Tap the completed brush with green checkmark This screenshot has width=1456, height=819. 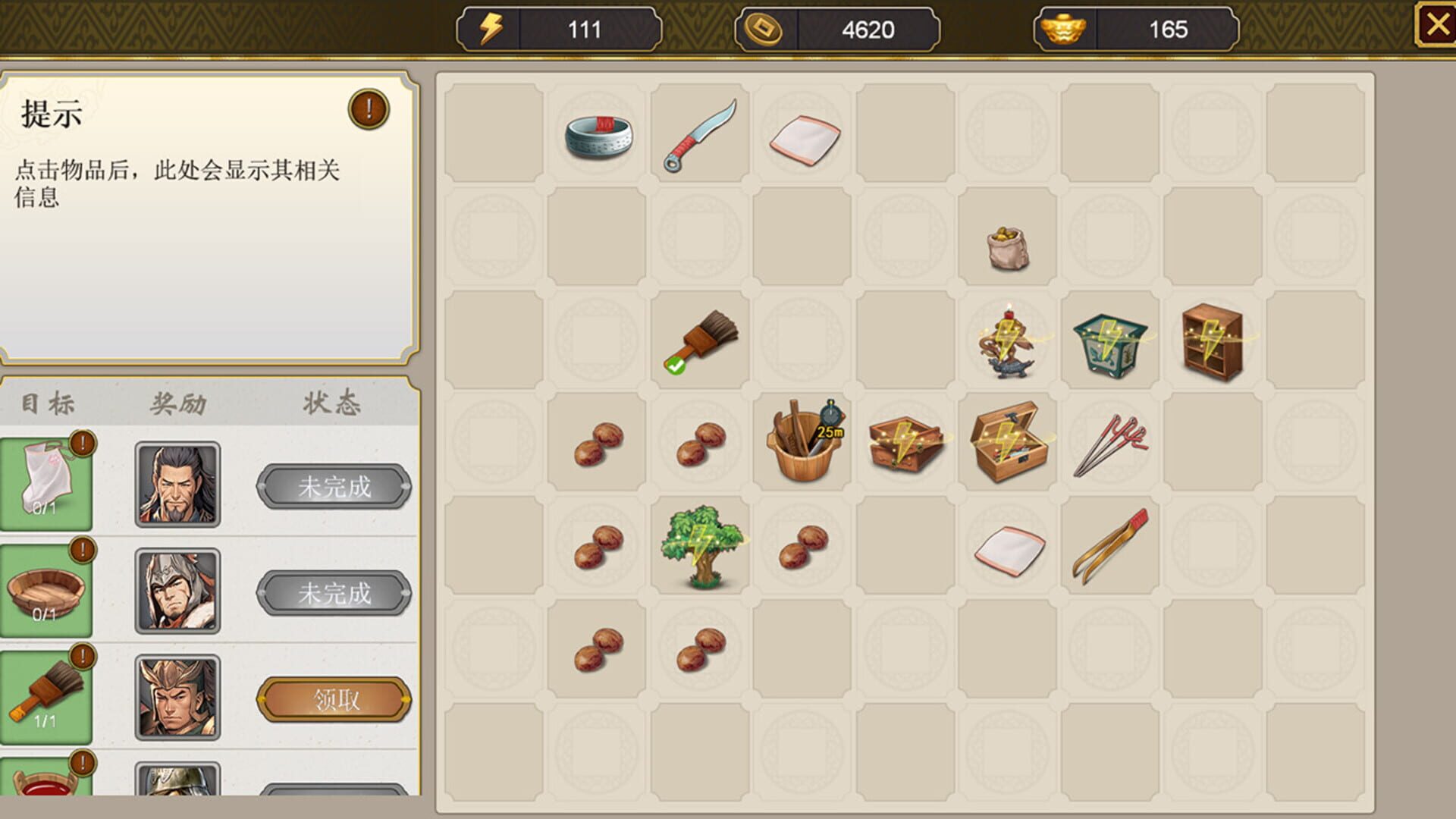pos(698,341)
